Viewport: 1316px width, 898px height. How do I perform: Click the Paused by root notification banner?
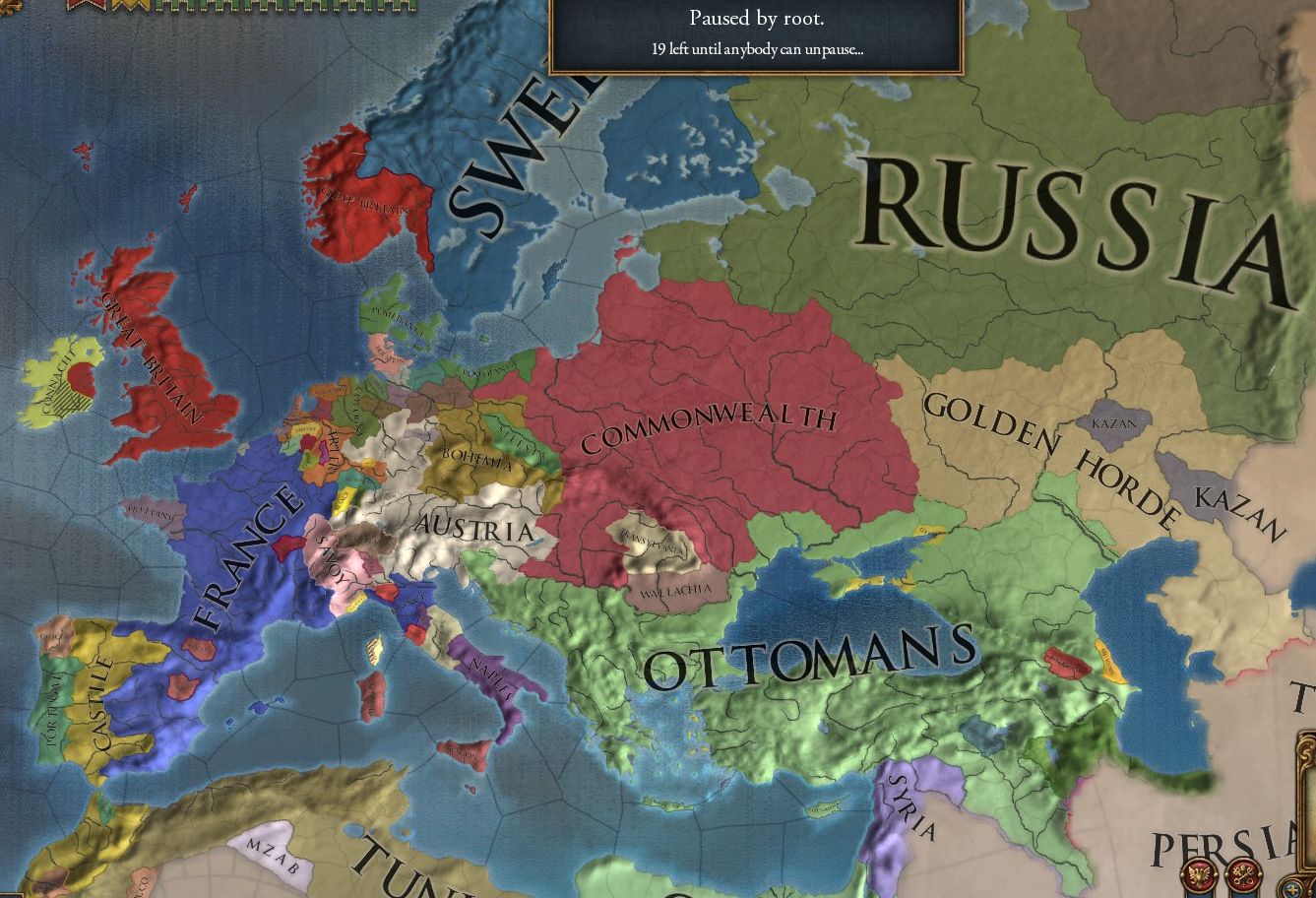tap(756, 34)
